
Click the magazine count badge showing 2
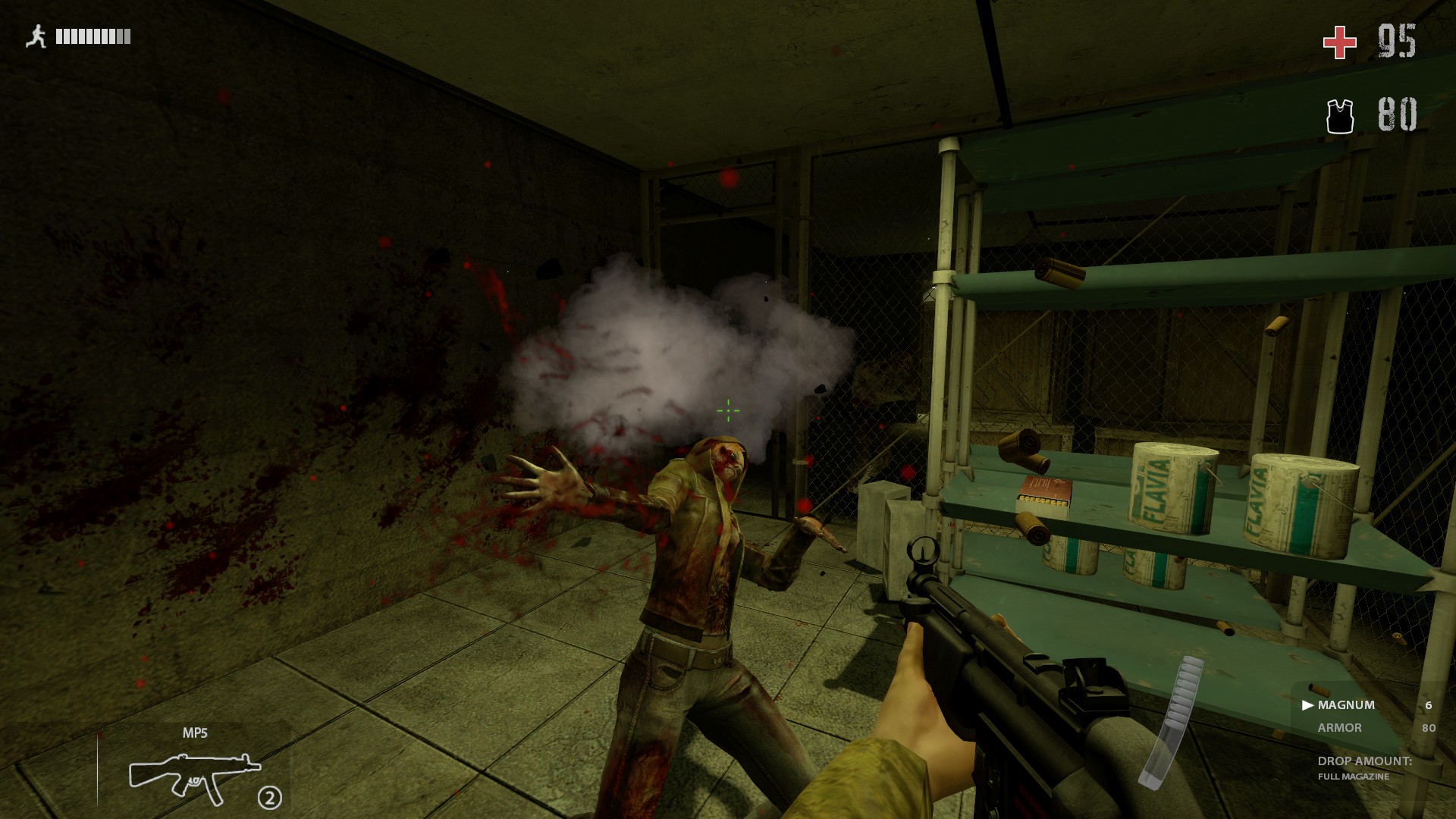pyautogui.click(x=271, y=797)
